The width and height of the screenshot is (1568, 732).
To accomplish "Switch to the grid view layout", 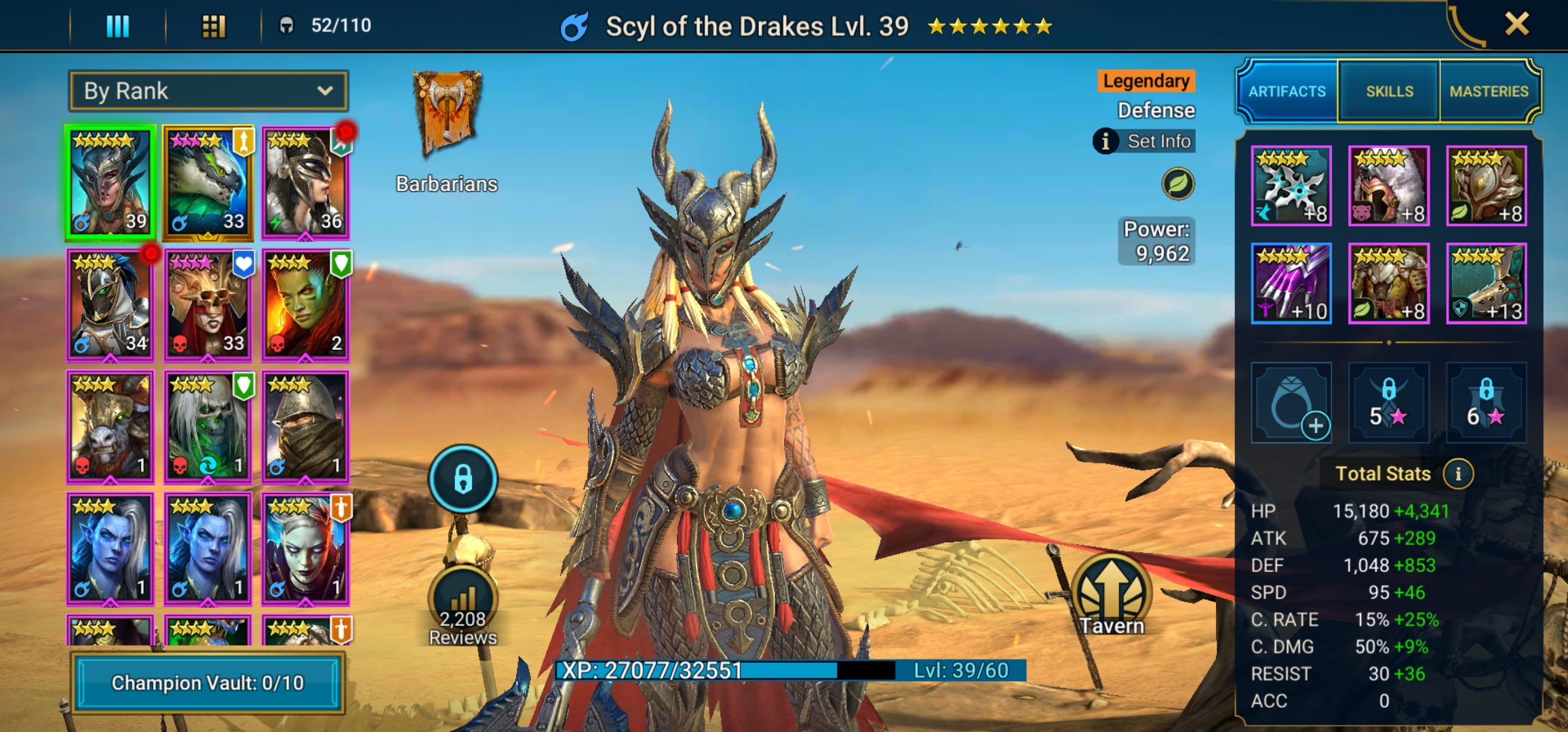I will click(x=214, y=26).
